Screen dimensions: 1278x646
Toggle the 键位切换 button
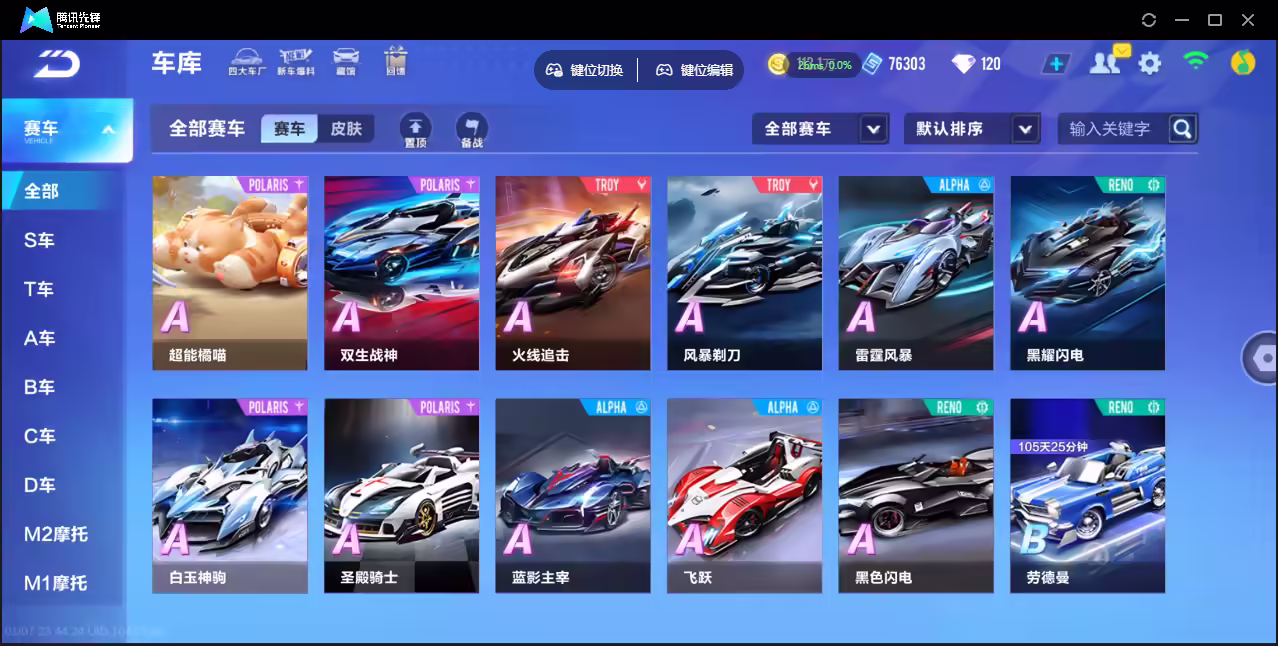pyautogui.click(x=585, y=70)
